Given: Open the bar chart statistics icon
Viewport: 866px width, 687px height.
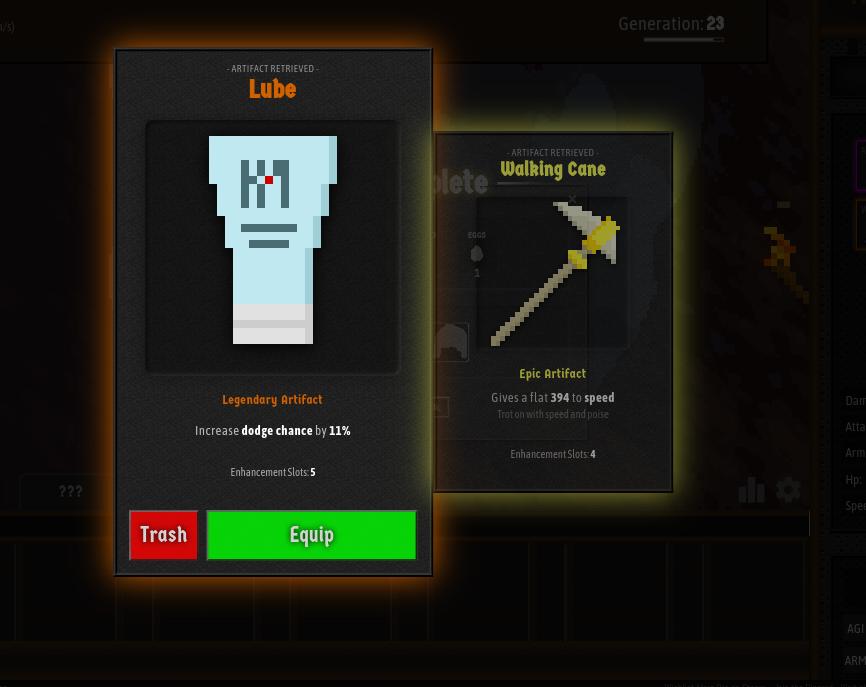Looking at the screenshot, I should (751, 489).
